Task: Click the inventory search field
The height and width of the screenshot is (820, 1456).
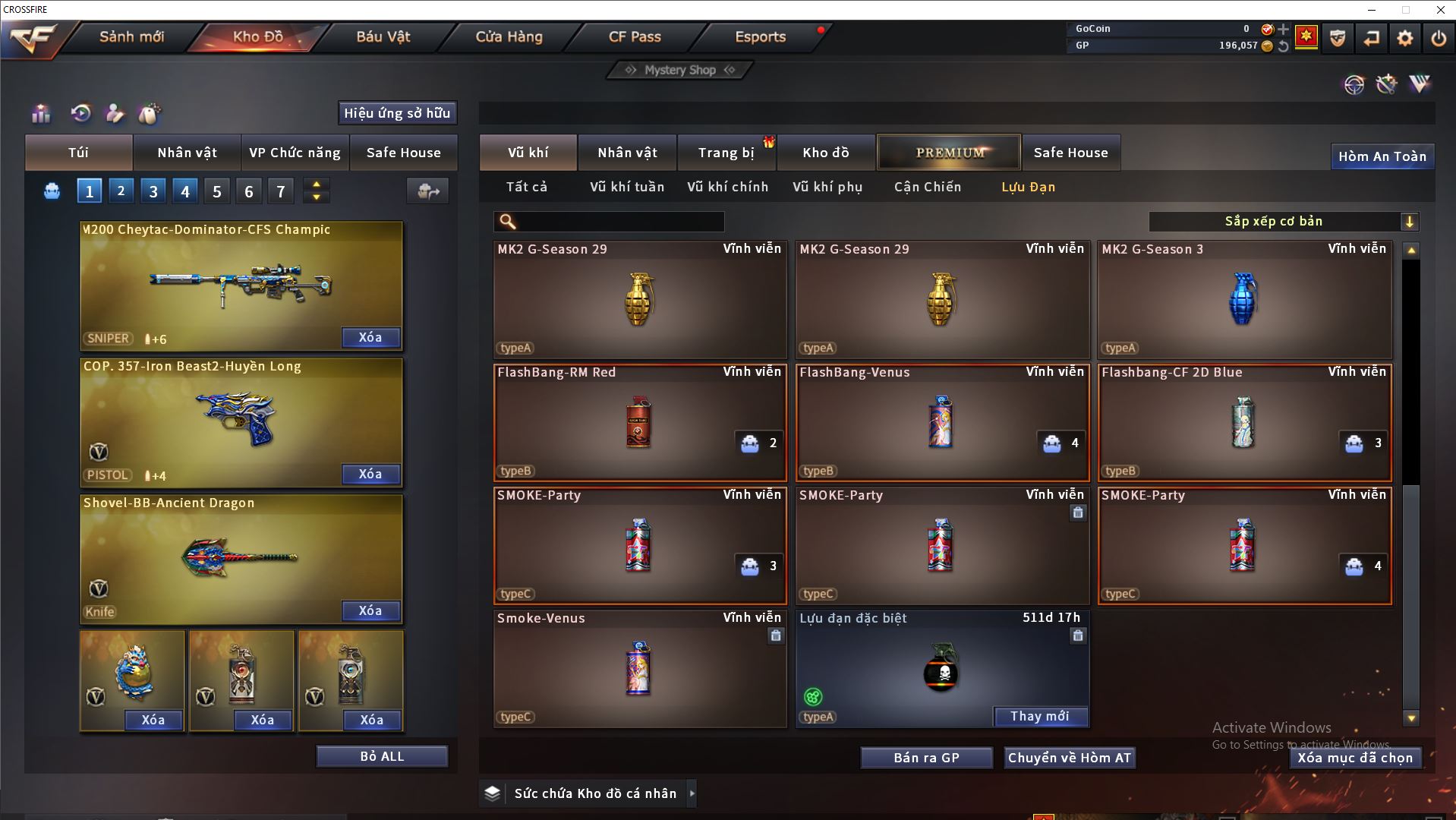Action: click(619, 222)
